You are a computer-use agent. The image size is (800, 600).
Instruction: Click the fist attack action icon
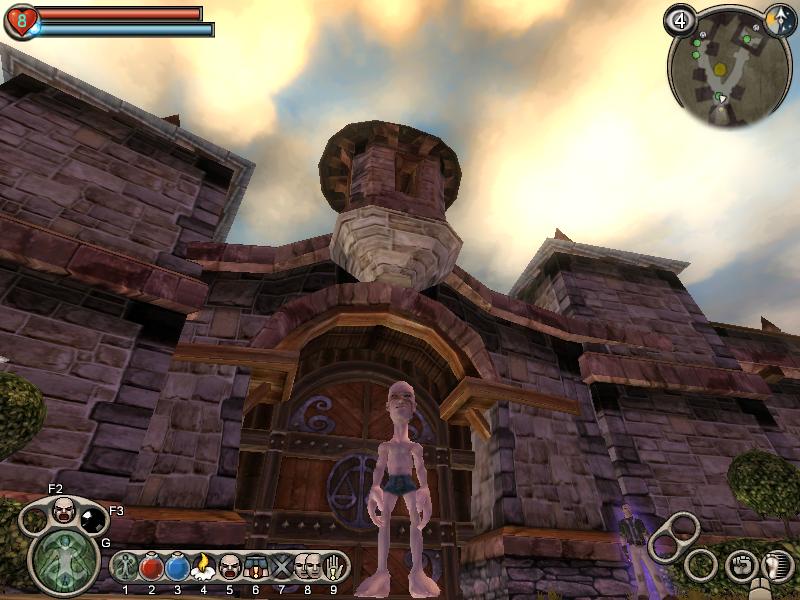741,565
